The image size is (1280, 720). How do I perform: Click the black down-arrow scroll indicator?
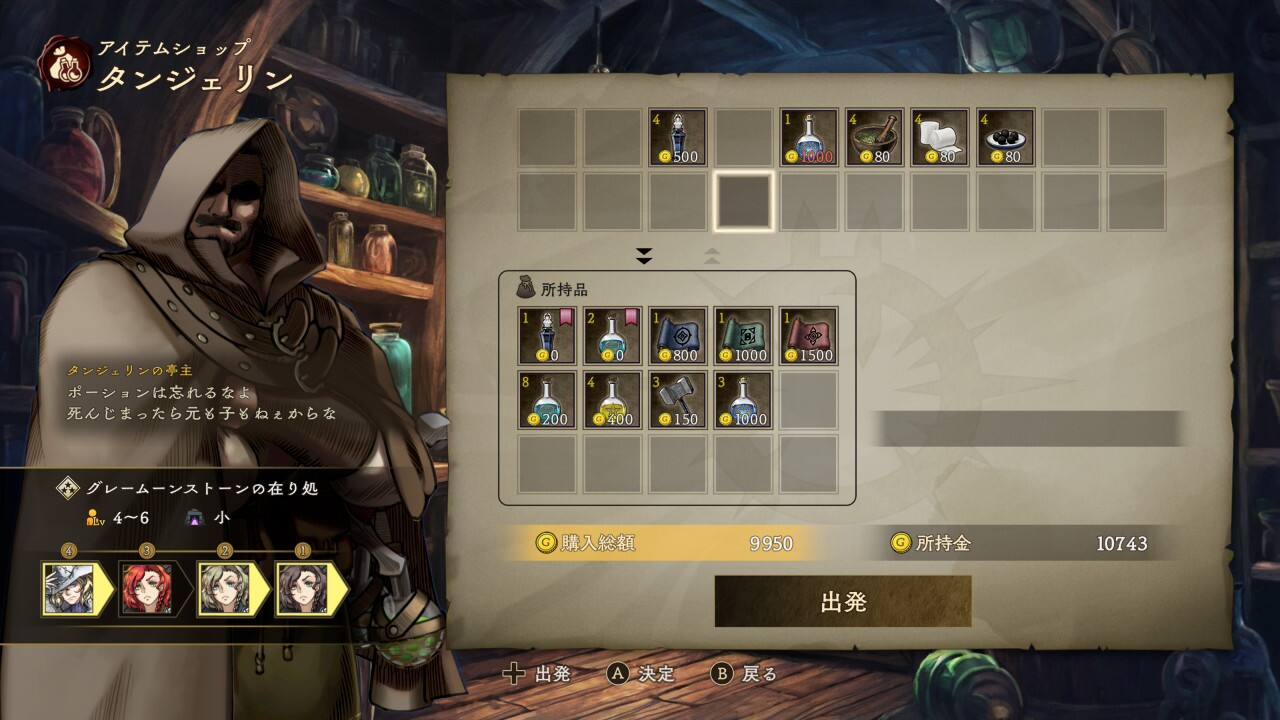(x=644, y=257)
